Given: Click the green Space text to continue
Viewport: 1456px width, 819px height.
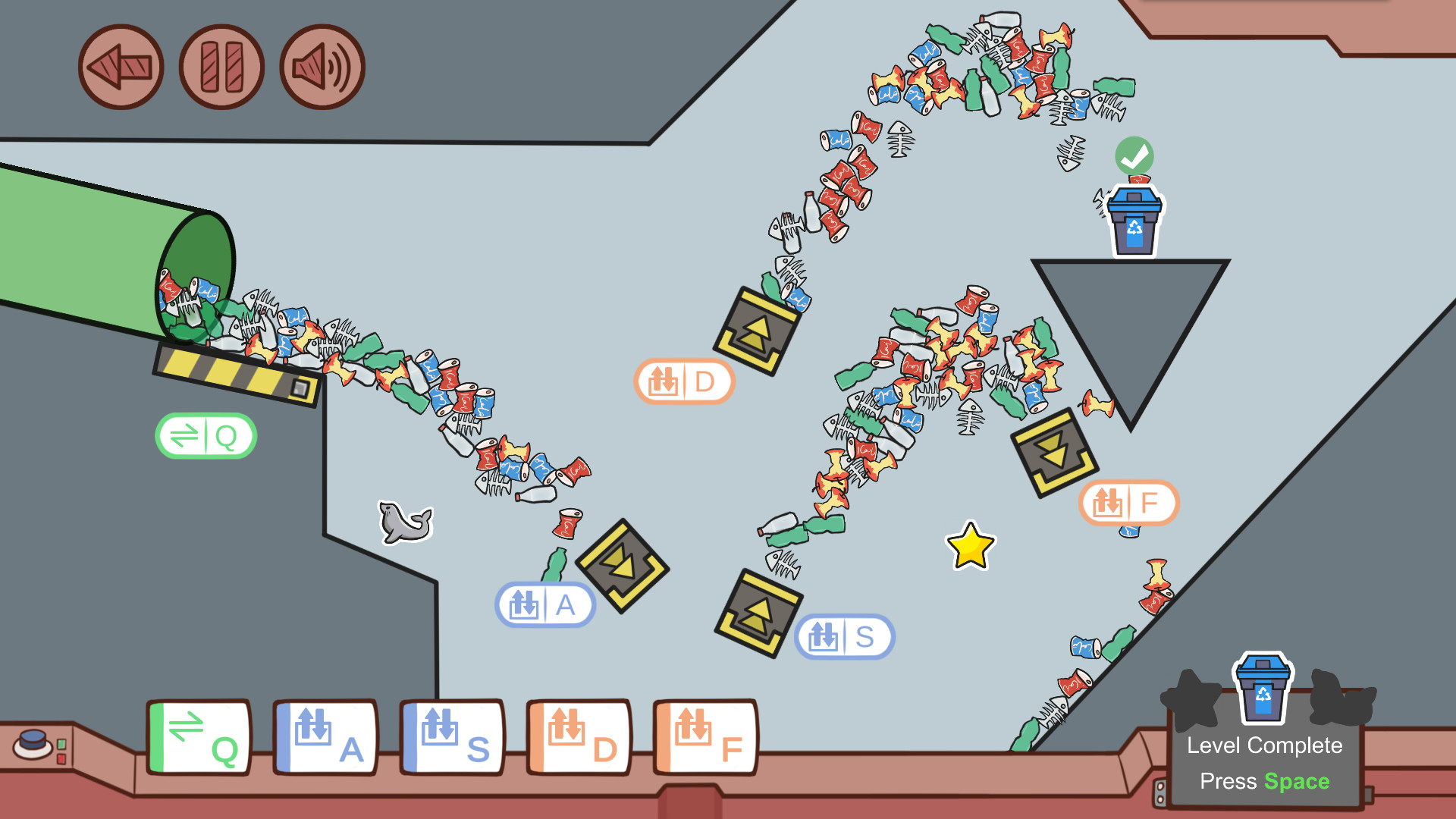Looking at the screenshot, I should point(1296,780).
